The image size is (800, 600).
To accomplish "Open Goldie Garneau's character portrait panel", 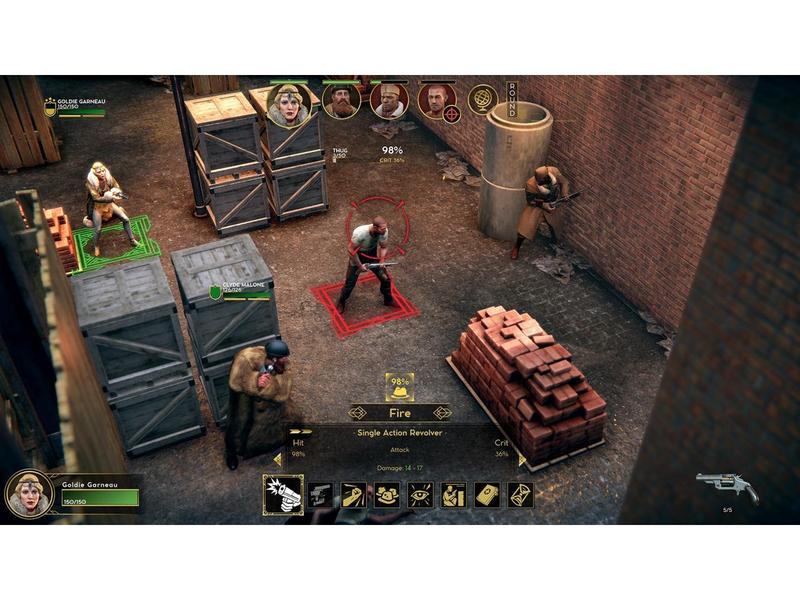I will [x=29, y=492].
